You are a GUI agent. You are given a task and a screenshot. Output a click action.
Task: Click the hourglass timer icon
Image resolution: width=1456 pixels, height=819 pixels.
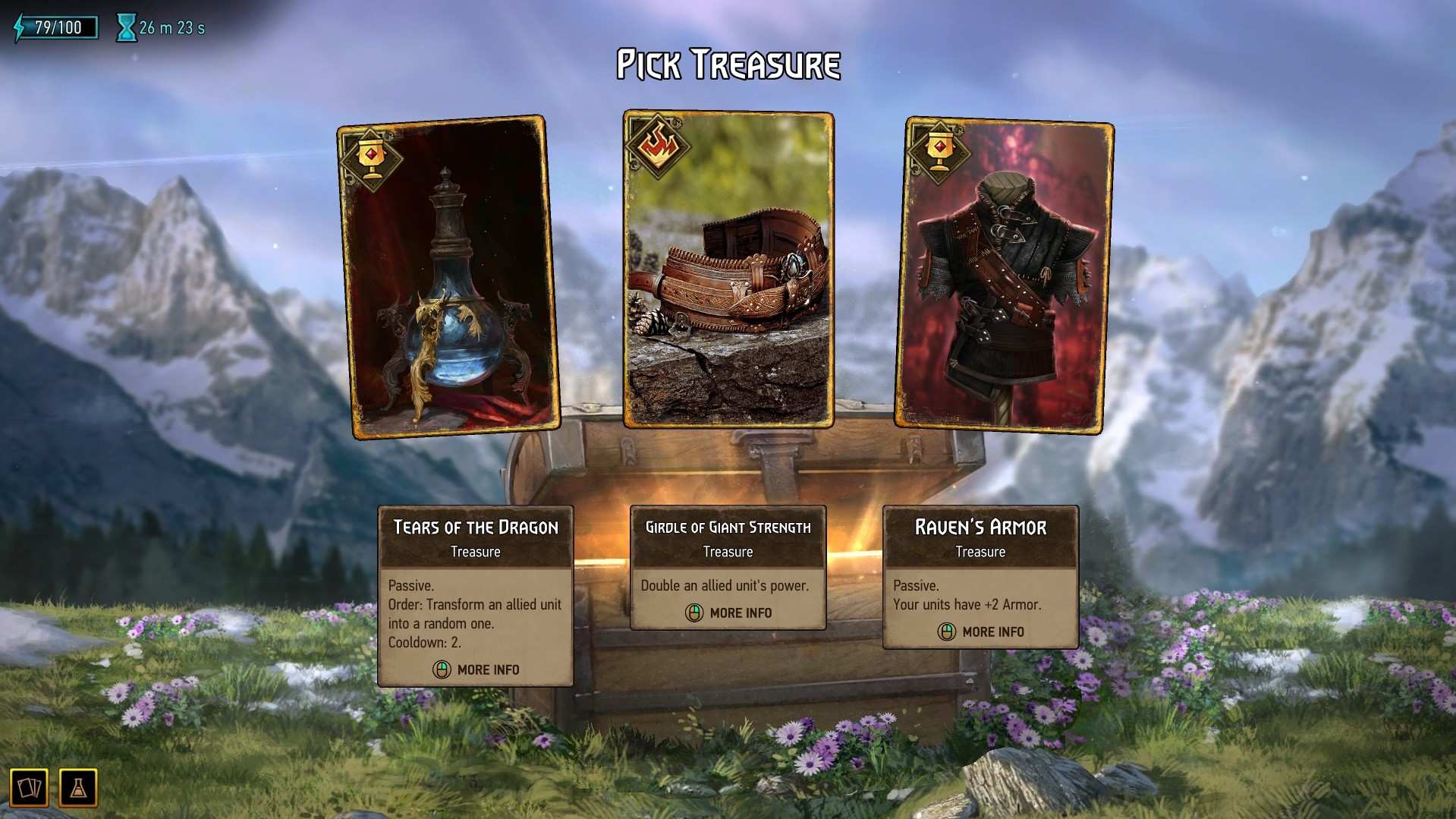pyautogui.click(x=125, y=27)
